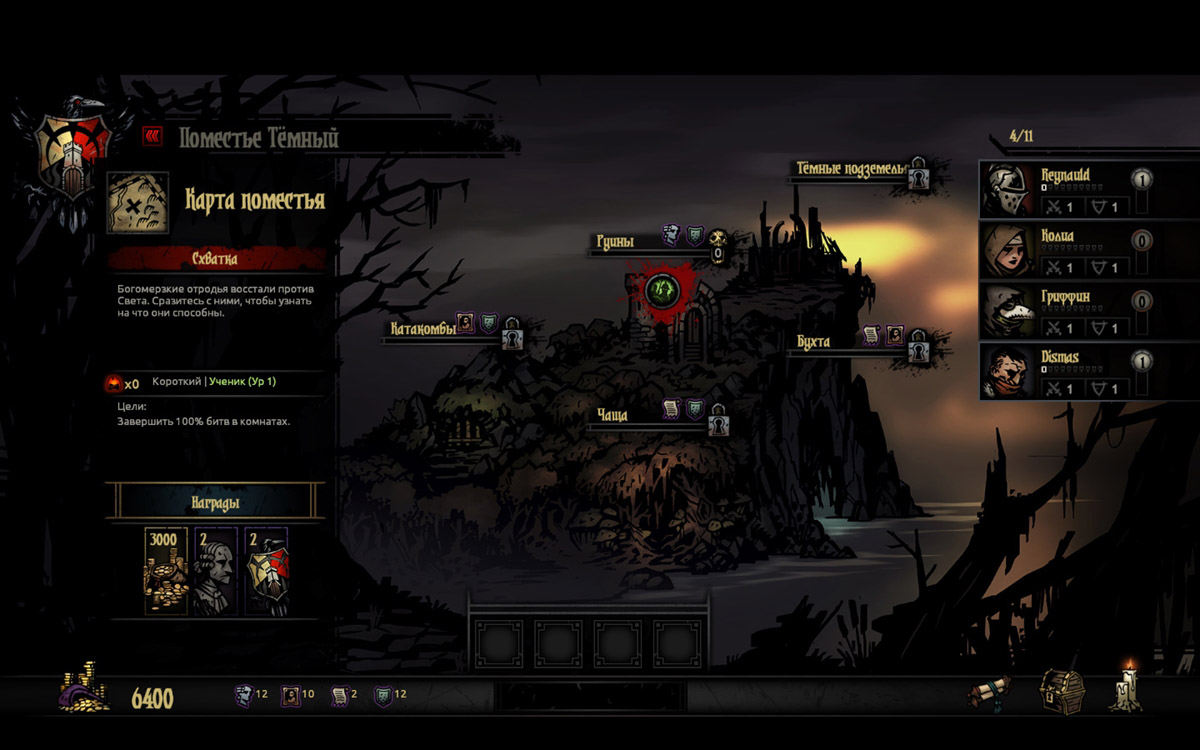
Task: Click the Карта поместья map icon
Action: coord(137,202)
